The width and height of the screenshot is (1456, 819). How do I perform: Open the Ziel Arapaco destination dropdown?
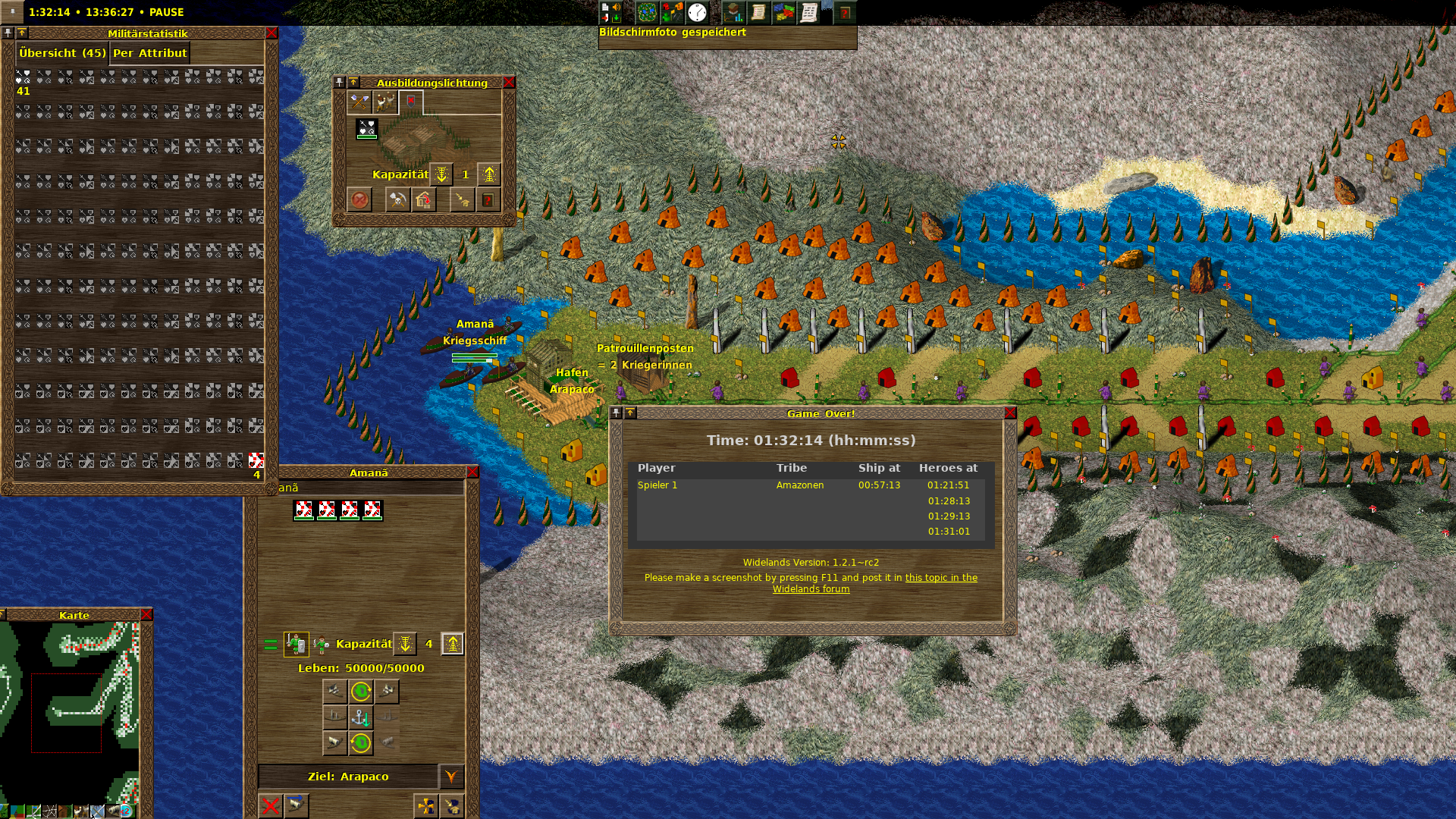click(x=451, y=777)
